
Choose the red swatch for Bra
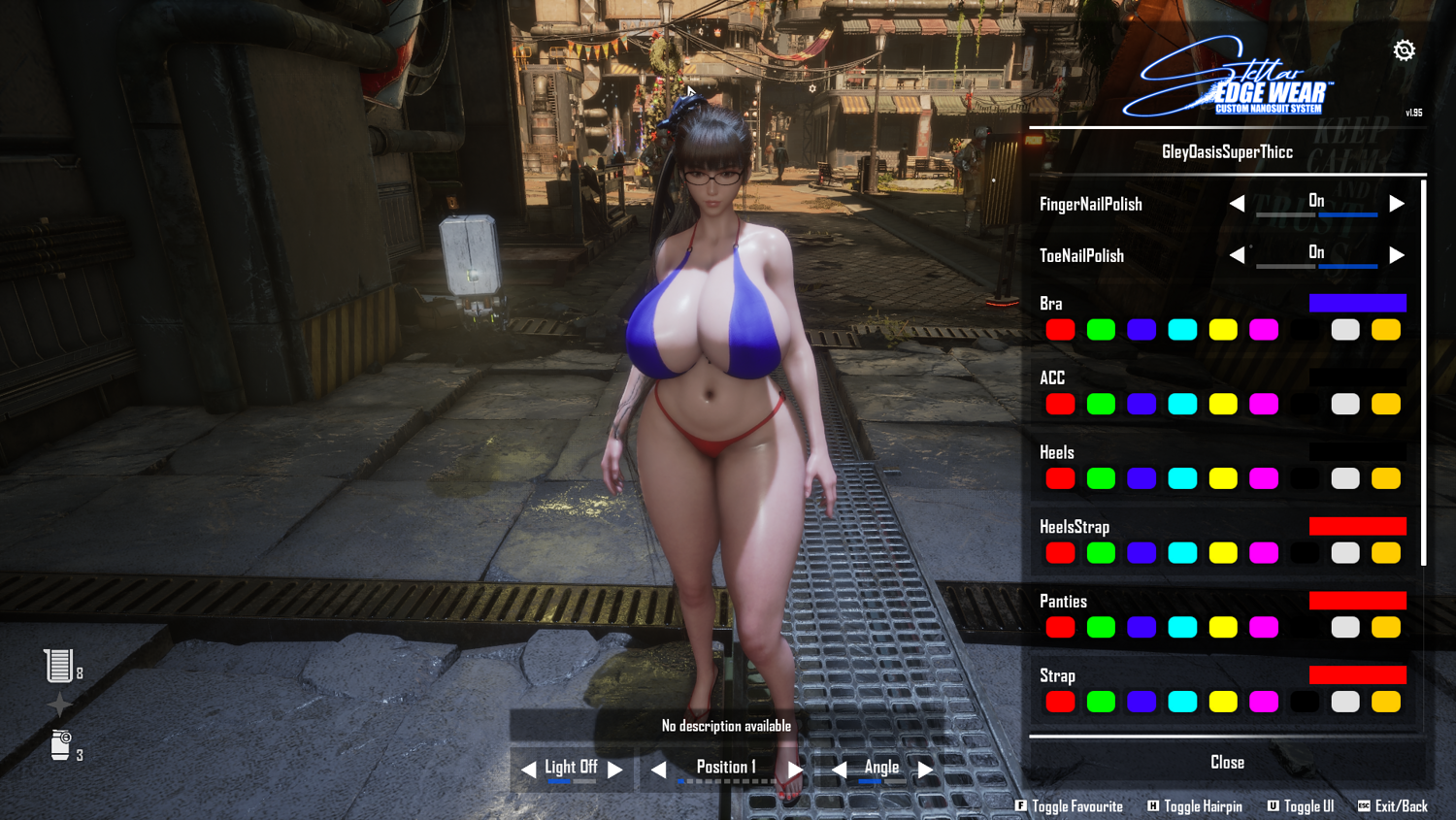[1060, 330]
